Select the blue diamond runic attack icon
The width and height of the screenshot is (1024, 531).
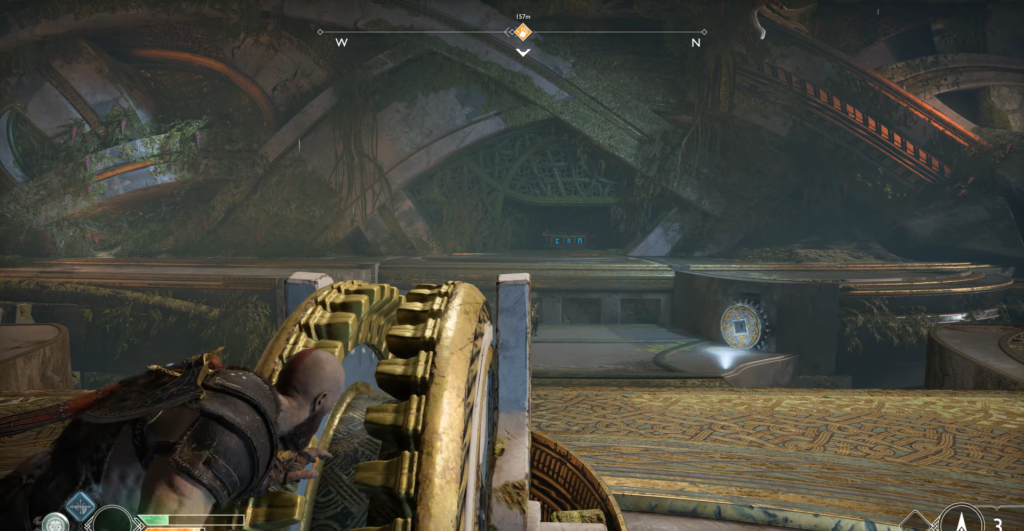pyautogui.click(x=81, y=506)
